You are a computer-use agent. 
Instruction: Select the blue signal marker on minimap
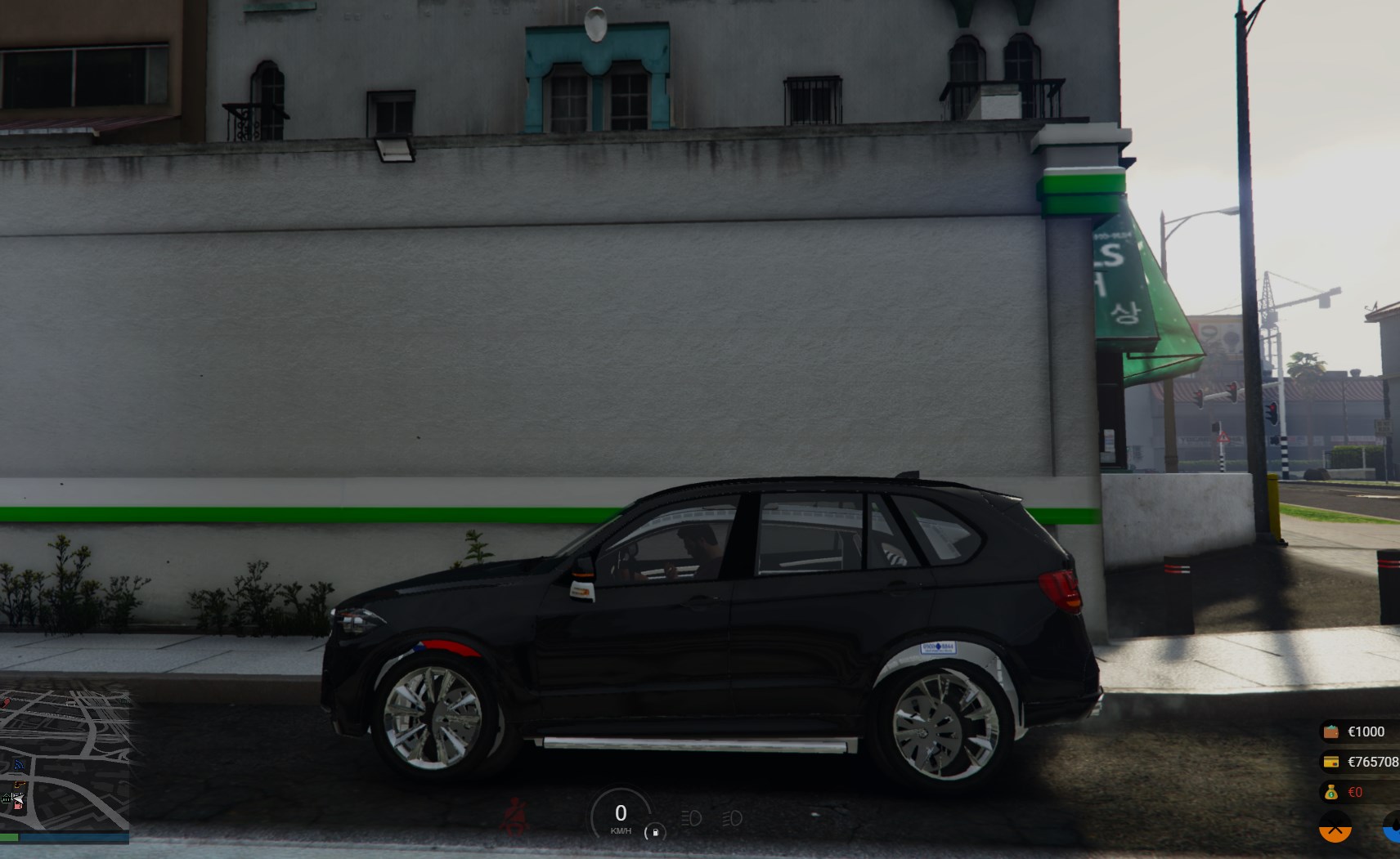click(20, 765)
